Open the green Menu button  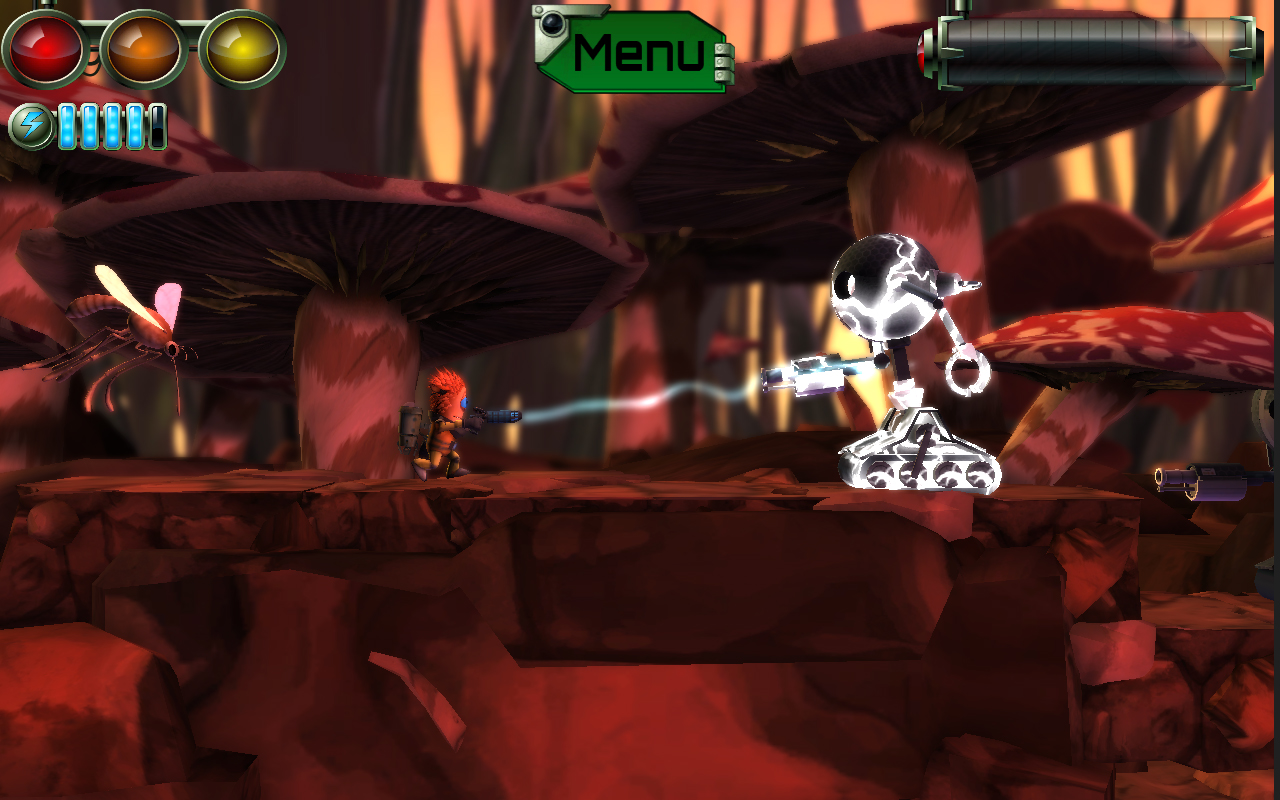pos(638,53)
